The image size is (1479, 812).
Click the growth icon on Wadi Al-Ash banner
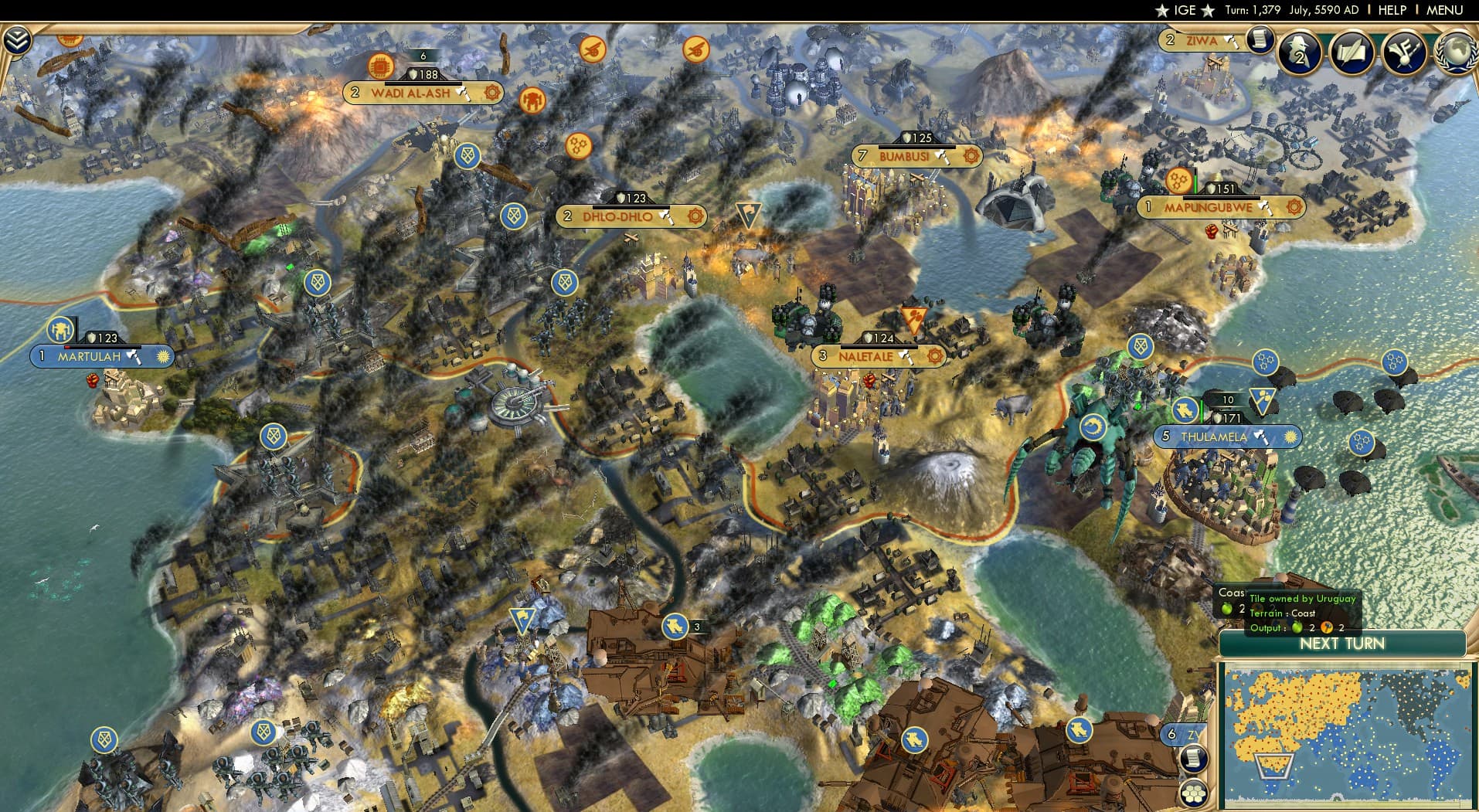423,56
